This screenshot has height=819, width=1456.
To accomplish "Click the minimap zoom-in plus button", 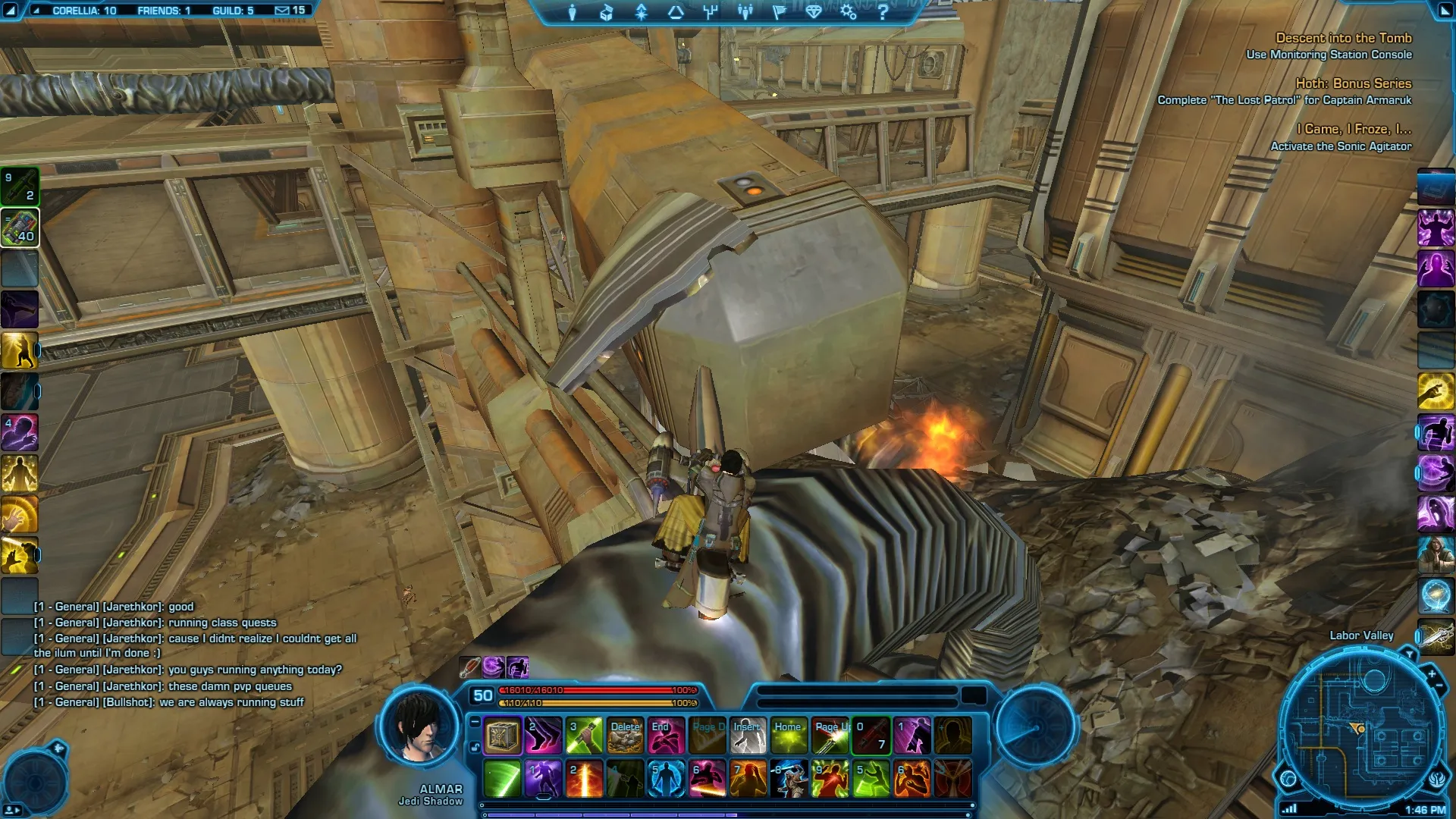I will (x=1432, y=673).
